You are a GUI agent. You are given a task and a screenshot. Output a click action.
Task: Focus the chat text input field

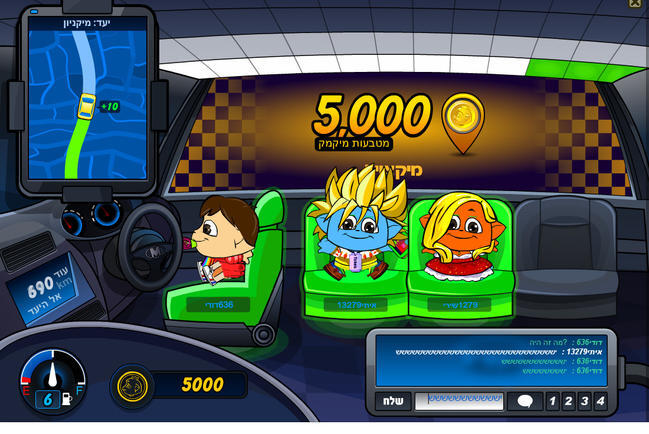tap(459, 401)
